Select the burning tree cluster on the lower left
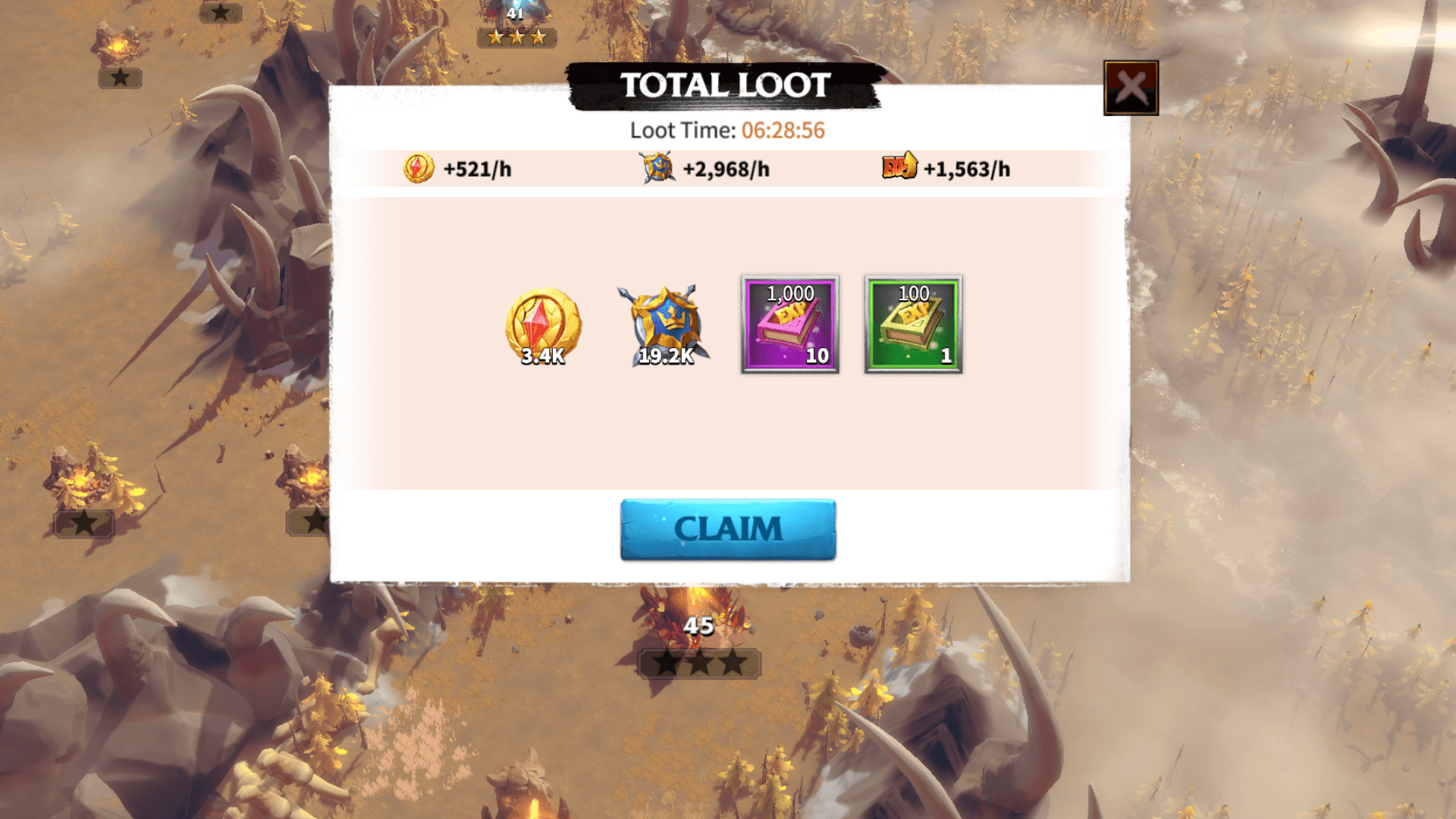This screenshot has width=1456, height=819. point(87,478)
